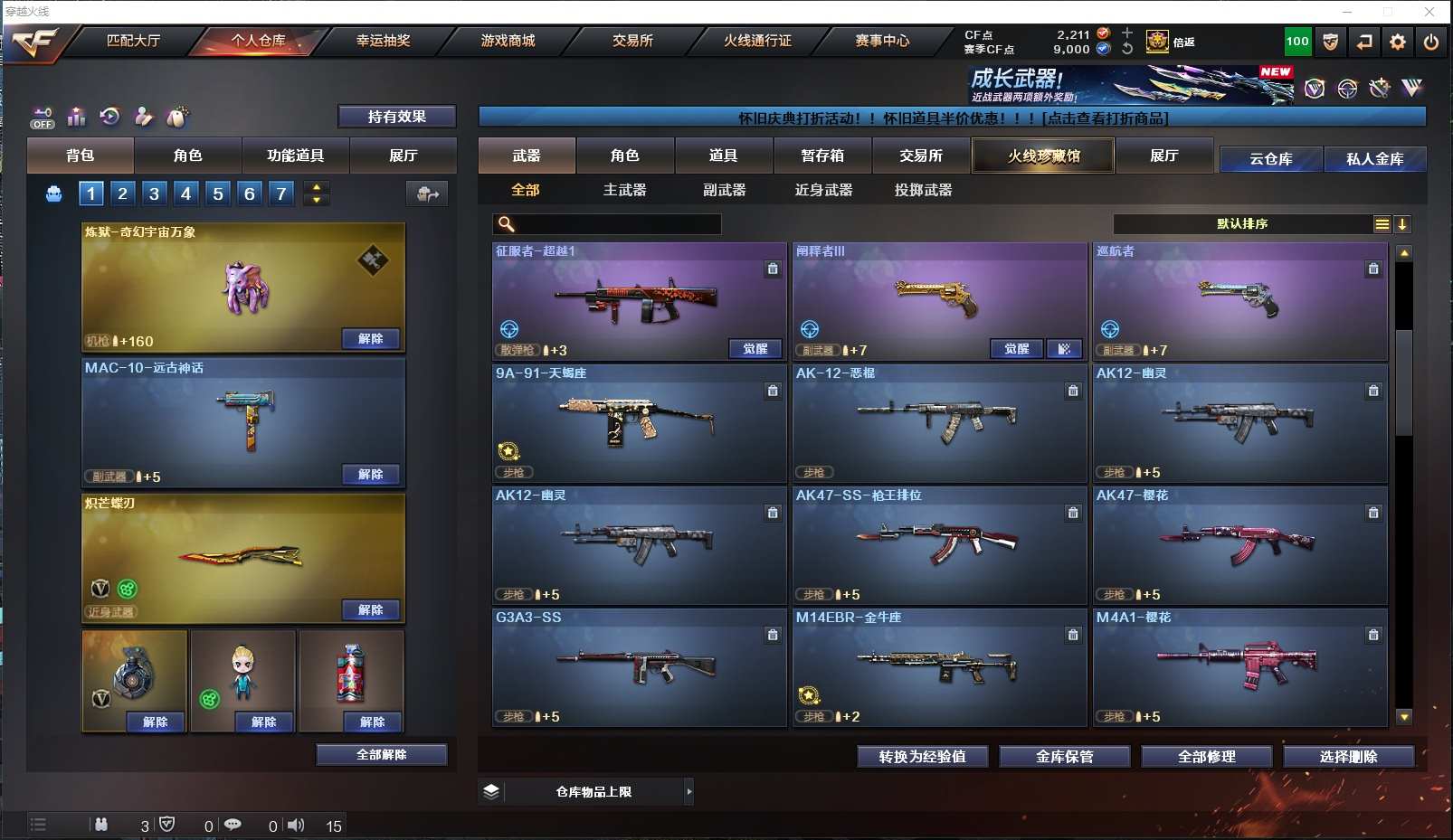Viewport: 1453px width, 840px height.
Task: Click 全部解除 to unequip everything
Action: pyautogui.click(x=381, y=755)
